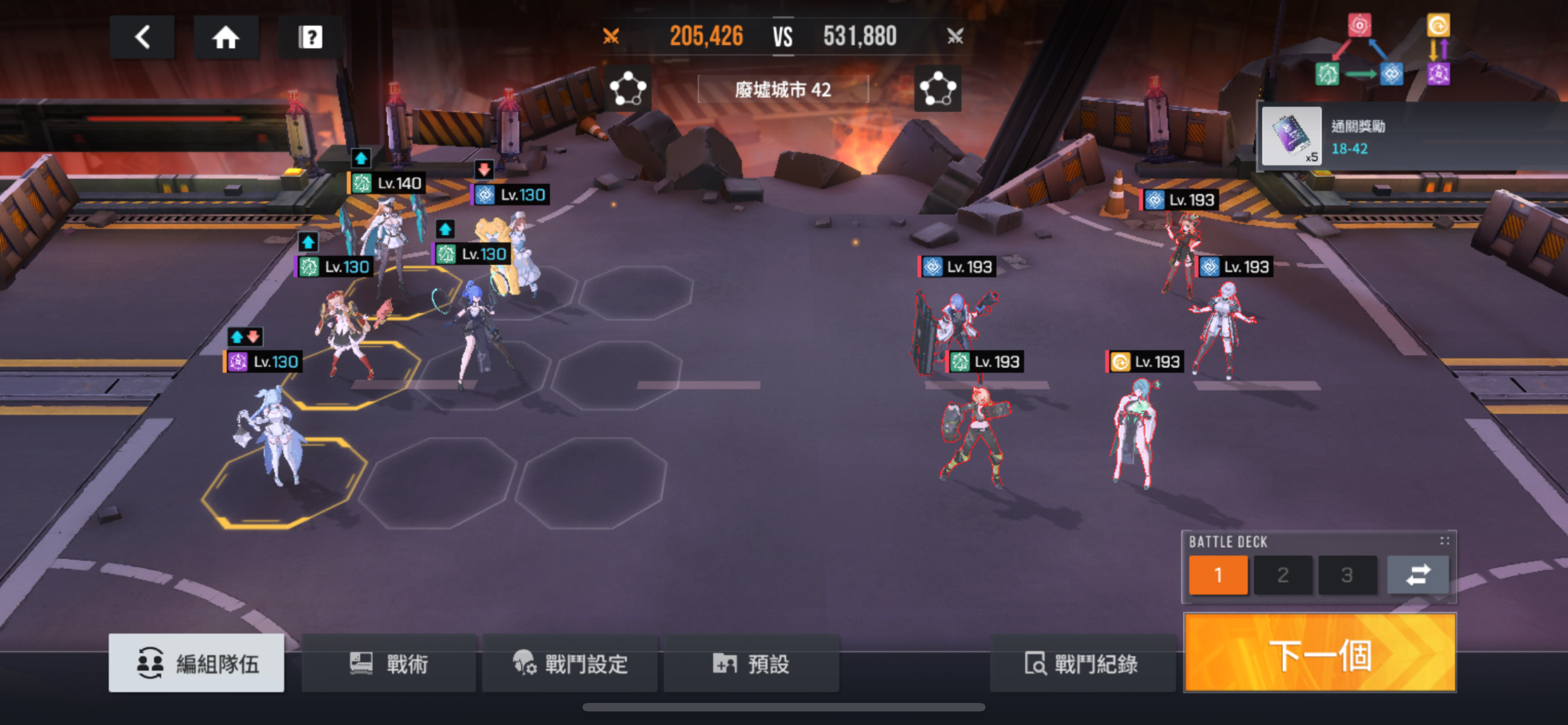The height and width of the screenshot is (725, 1568).
Task: View the 通關獎勵 clear reward item
Action: 1291,136
